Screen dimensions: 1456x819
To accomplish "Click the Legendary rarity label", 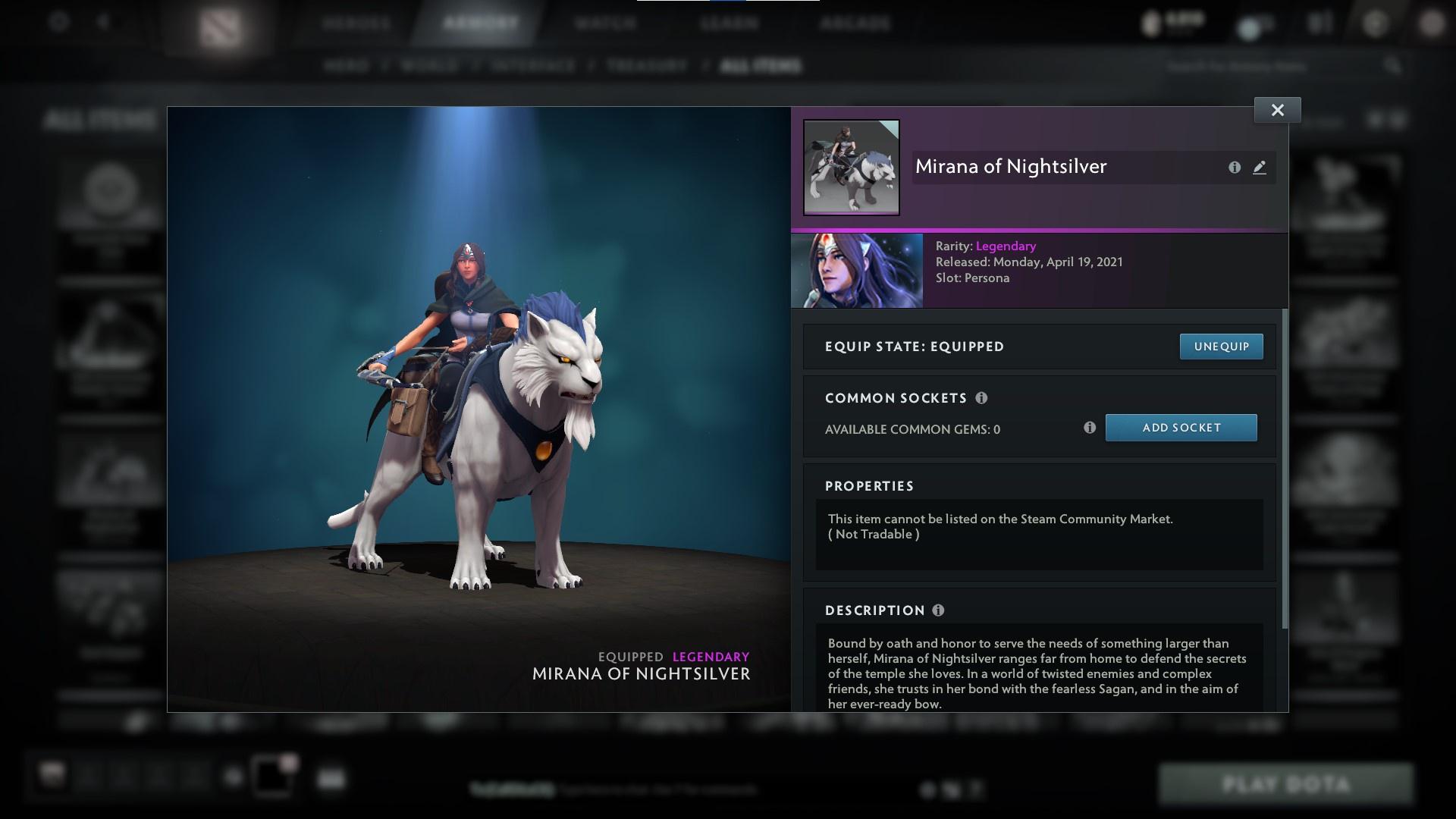I will tap(1005, 246).
